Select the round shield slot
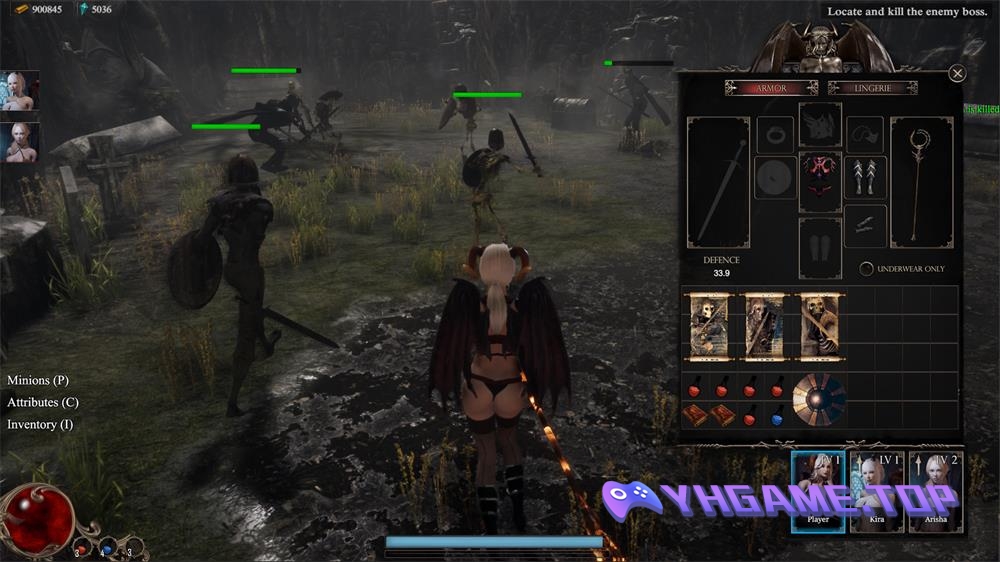Screen dimensions: 1000x562 (x=774, y=178)
